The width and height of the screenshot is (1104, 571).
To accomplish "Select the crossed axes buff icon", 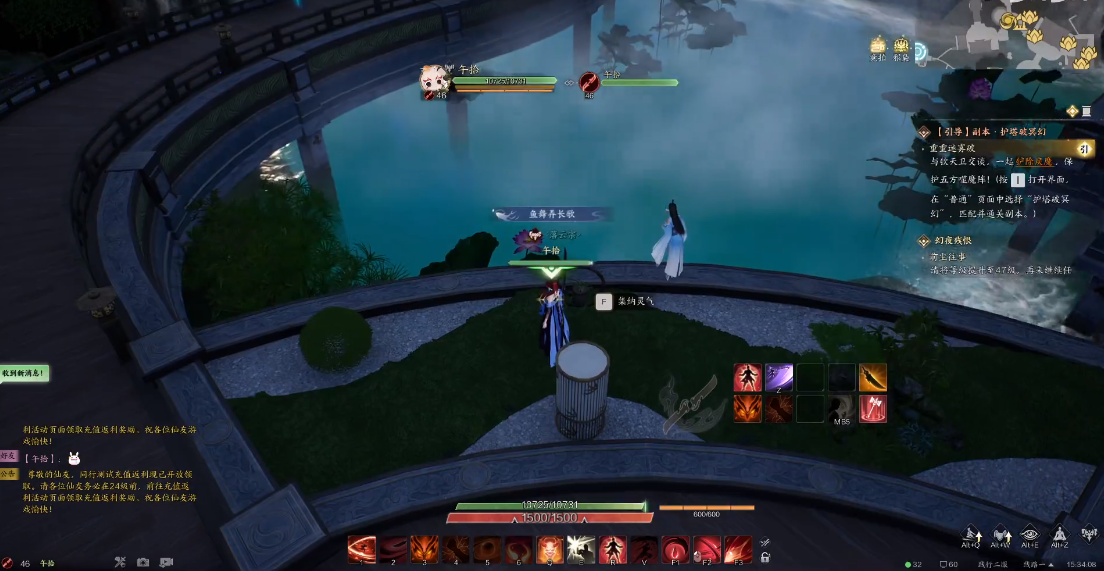I will 872,408.
